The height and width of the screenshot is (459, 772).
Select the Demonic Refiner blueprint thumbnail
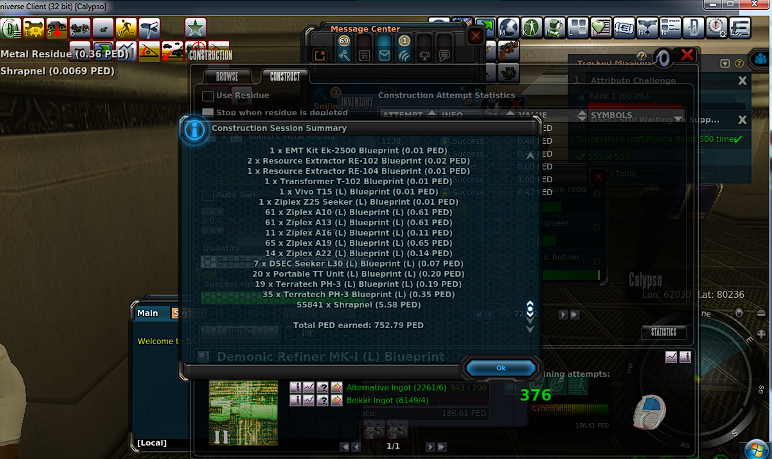tap(243, 413)
